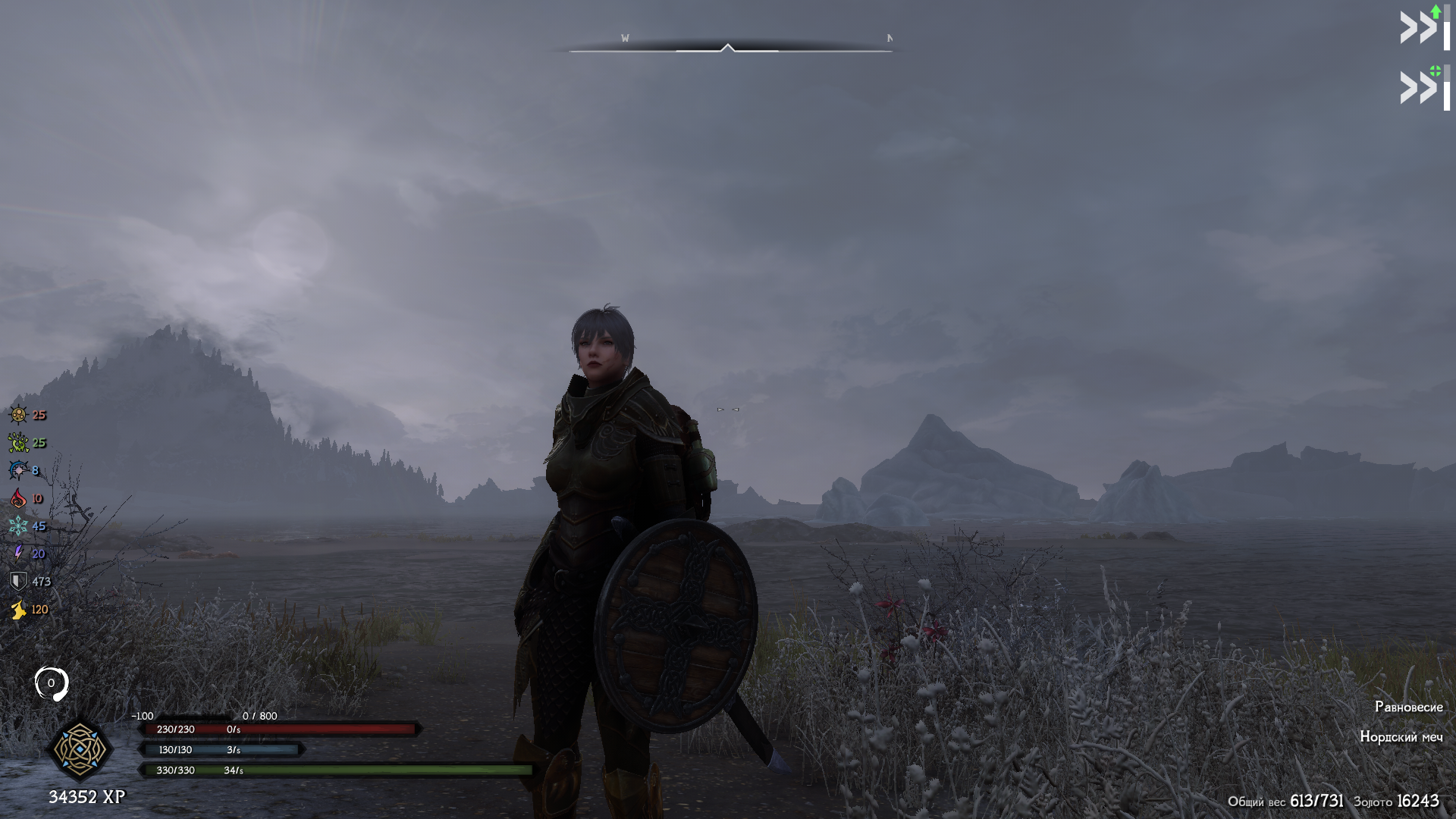The width and height of the screenshot is (1456, 819).
Task: Click the white swirl circle counter
Action: click(x=52, y=683)
